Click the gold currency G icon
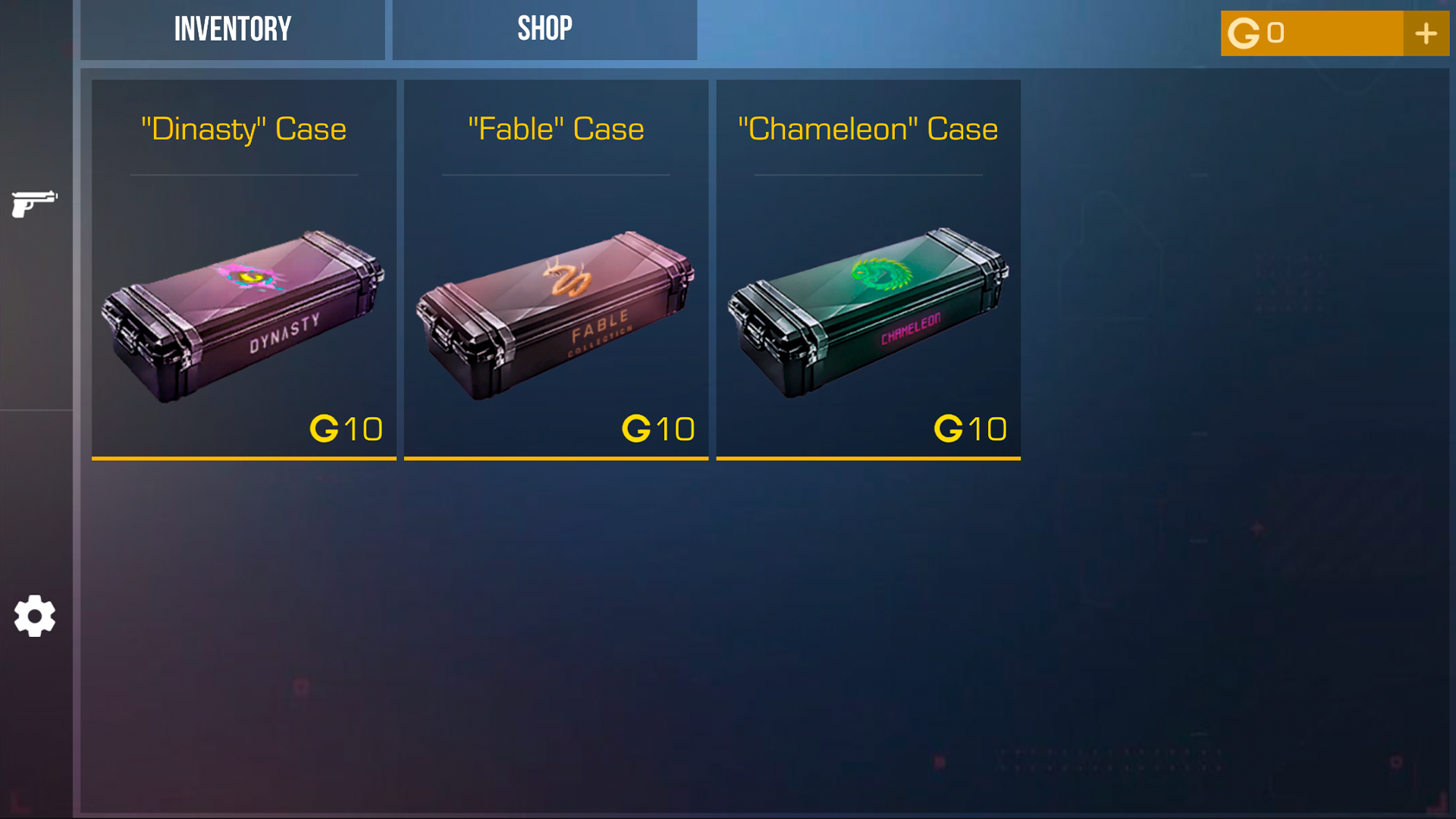 (x=1244, y=33)
